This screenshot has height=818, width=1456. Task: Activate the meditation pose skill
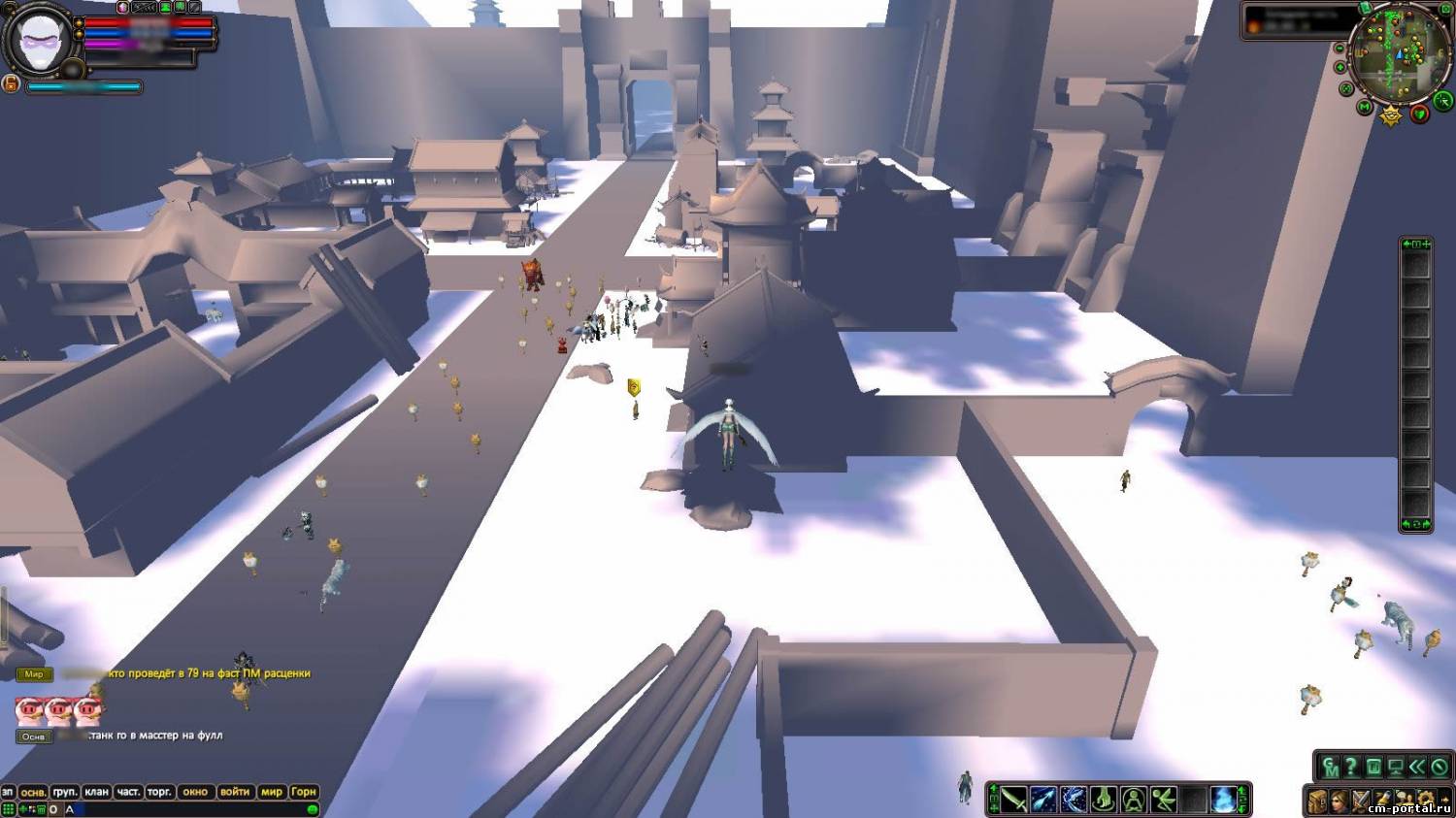[1134, 800]
